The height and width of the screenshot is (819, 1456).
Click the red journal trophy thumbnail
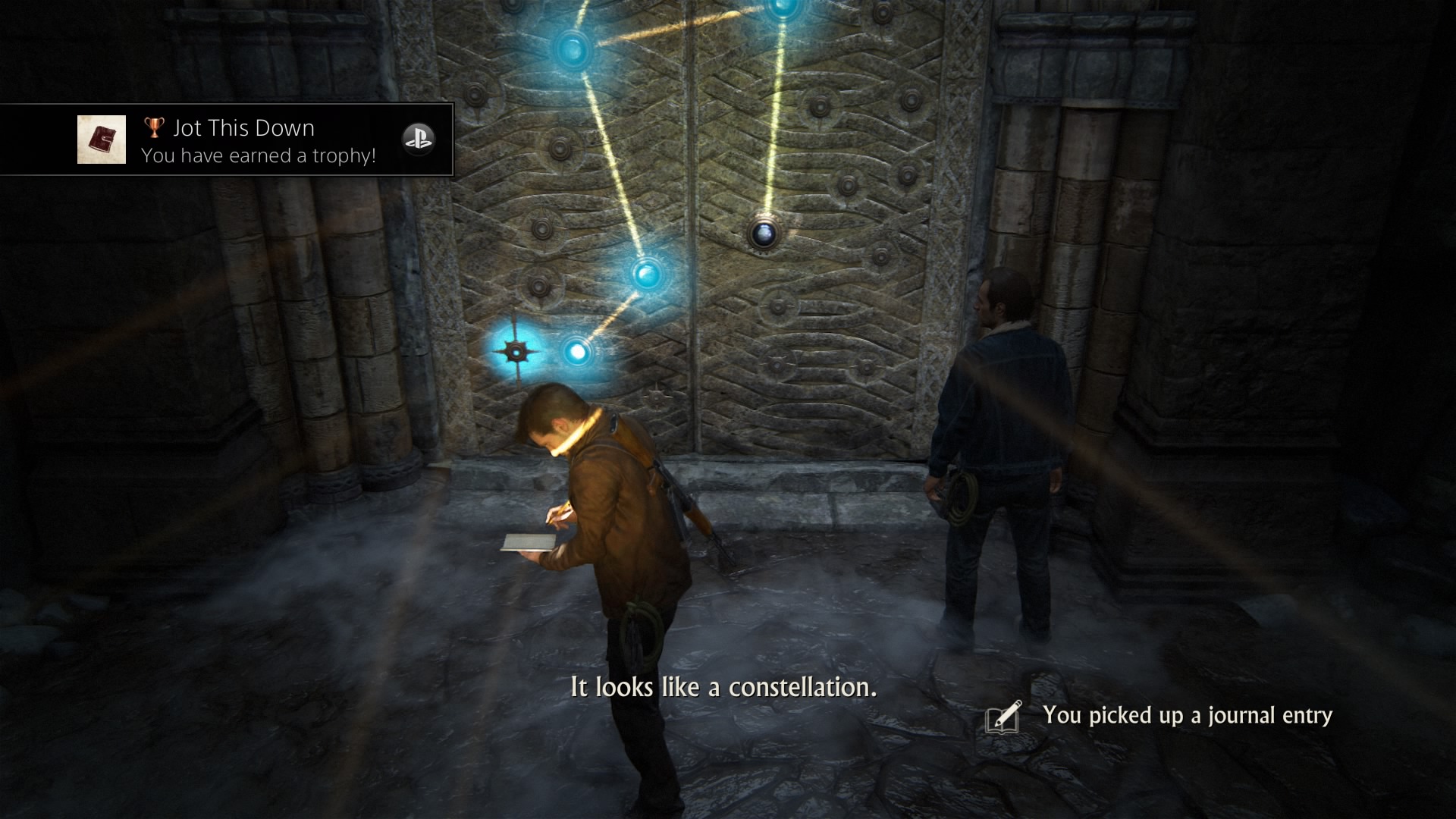(102, 140)
